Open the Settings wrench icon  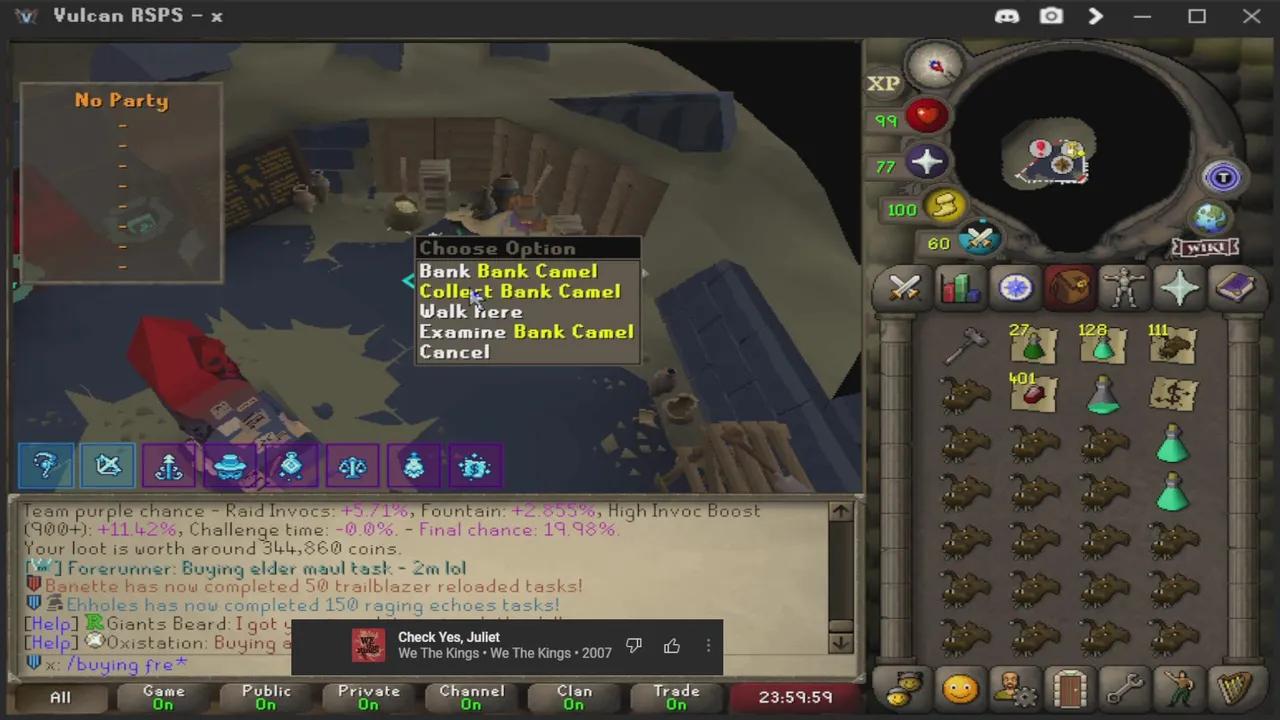[1125, 690]
